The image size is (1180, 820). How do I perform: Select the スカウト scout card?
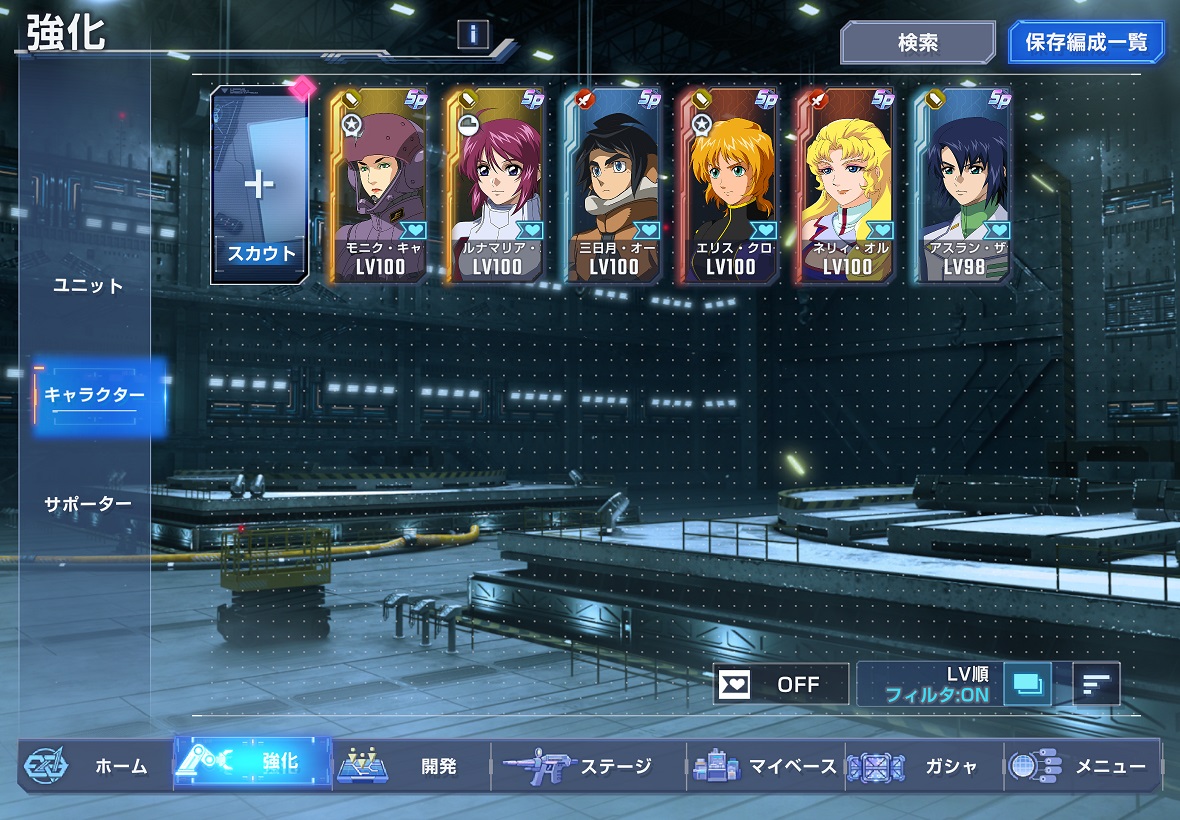tap(260, 186)
